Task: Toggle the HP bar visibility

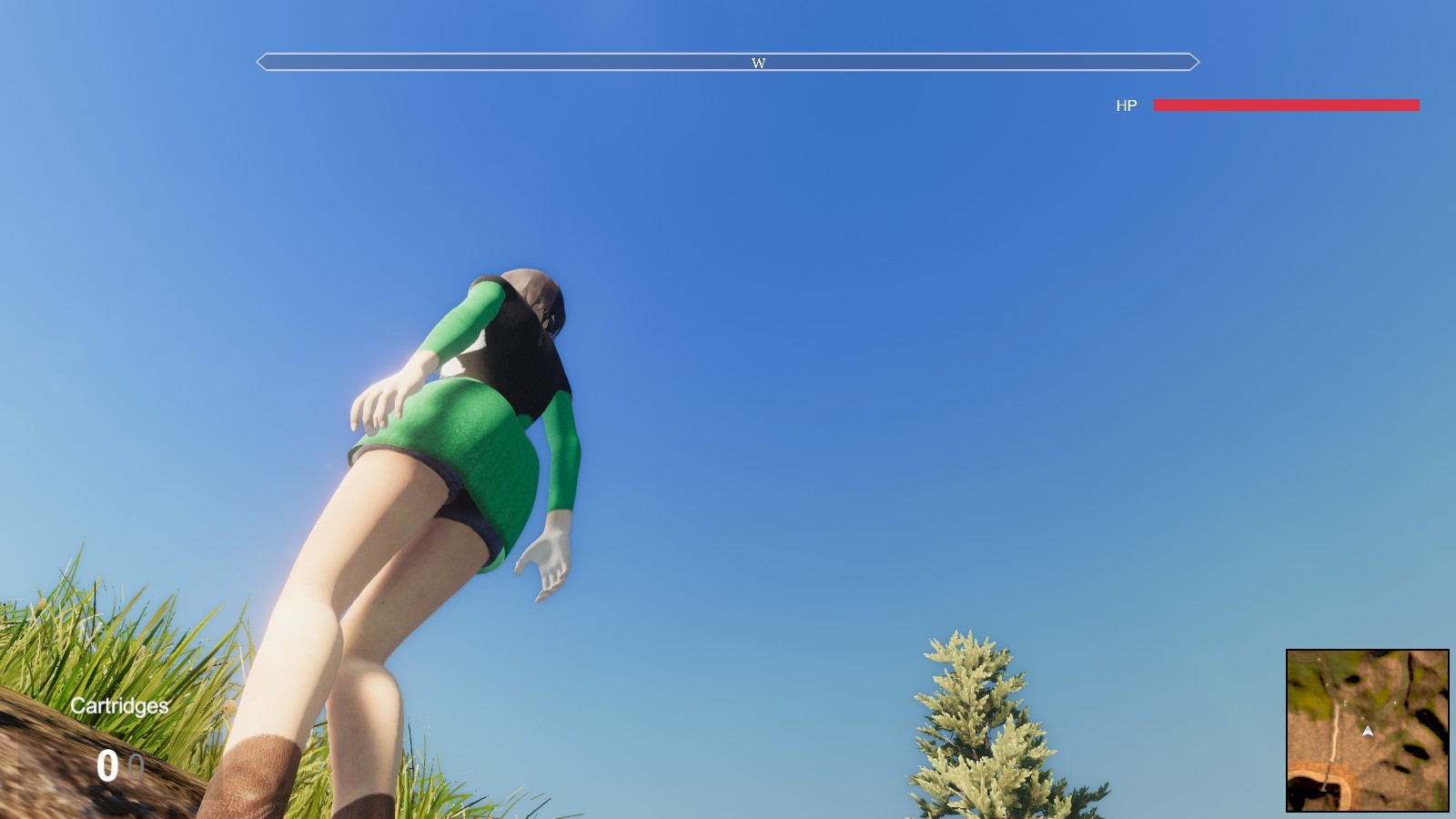Action: [x=1286, y=106]
